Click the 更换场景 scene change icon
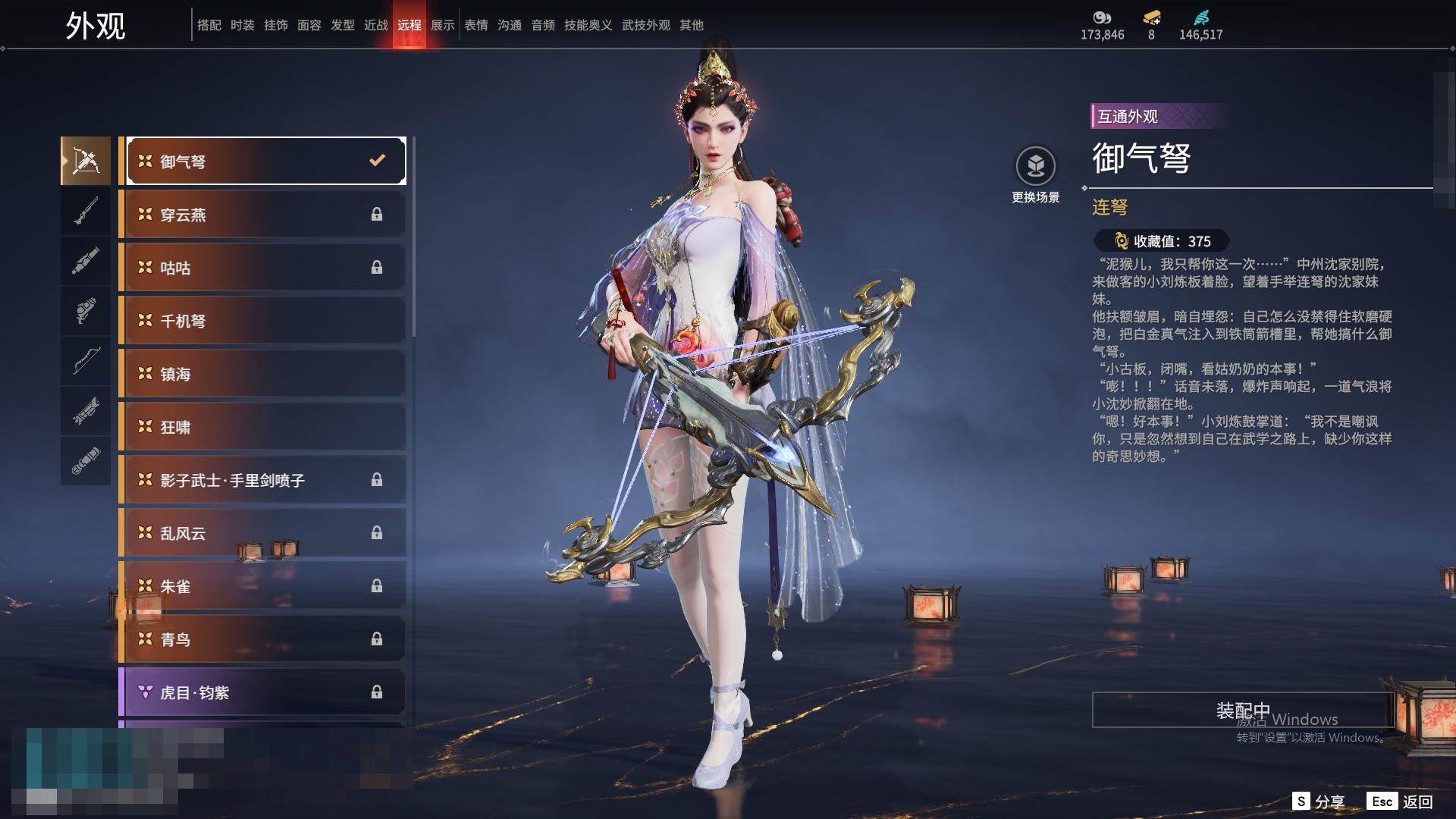1456x819 pixels. tap(1035, 166)
